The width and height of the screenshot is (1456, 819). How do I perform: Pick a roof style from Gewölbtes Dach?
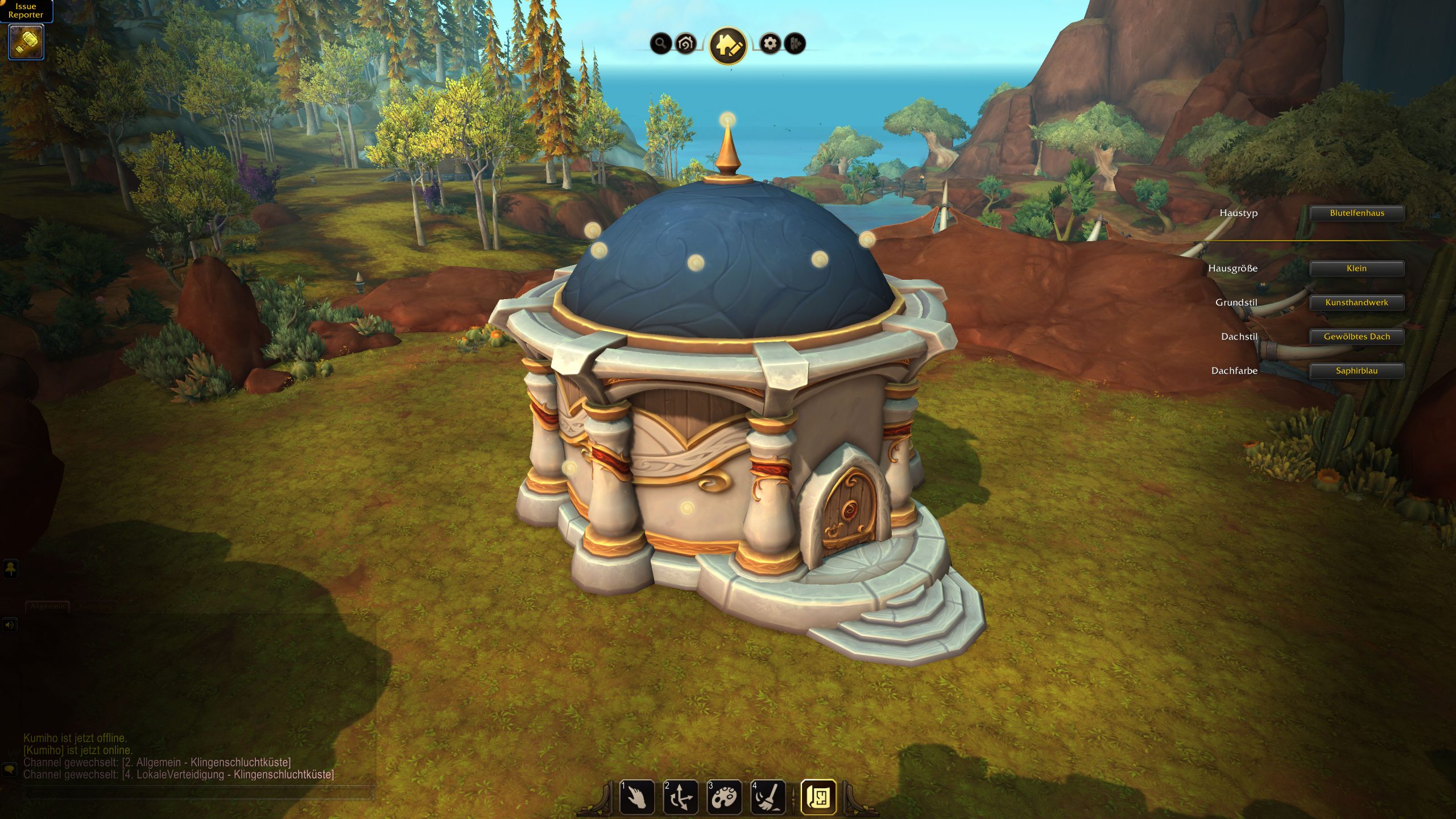point(1356,337)
